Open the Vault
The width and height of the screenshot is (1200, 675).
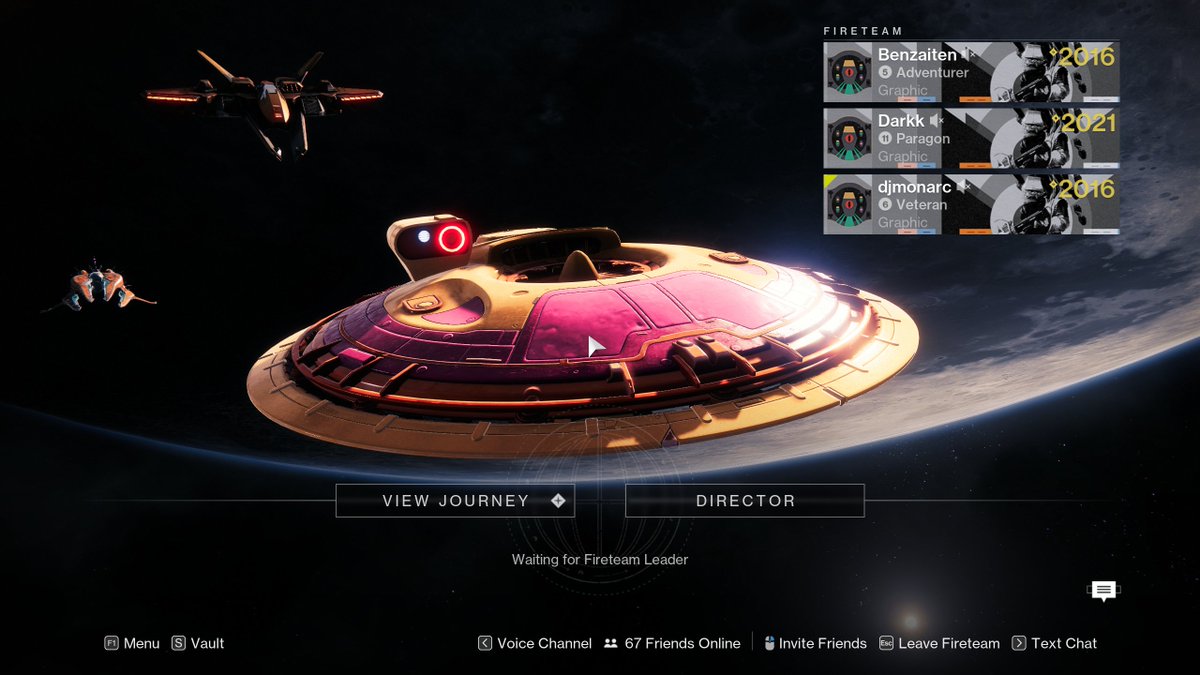pyautogui.click(x=198, y=643)
